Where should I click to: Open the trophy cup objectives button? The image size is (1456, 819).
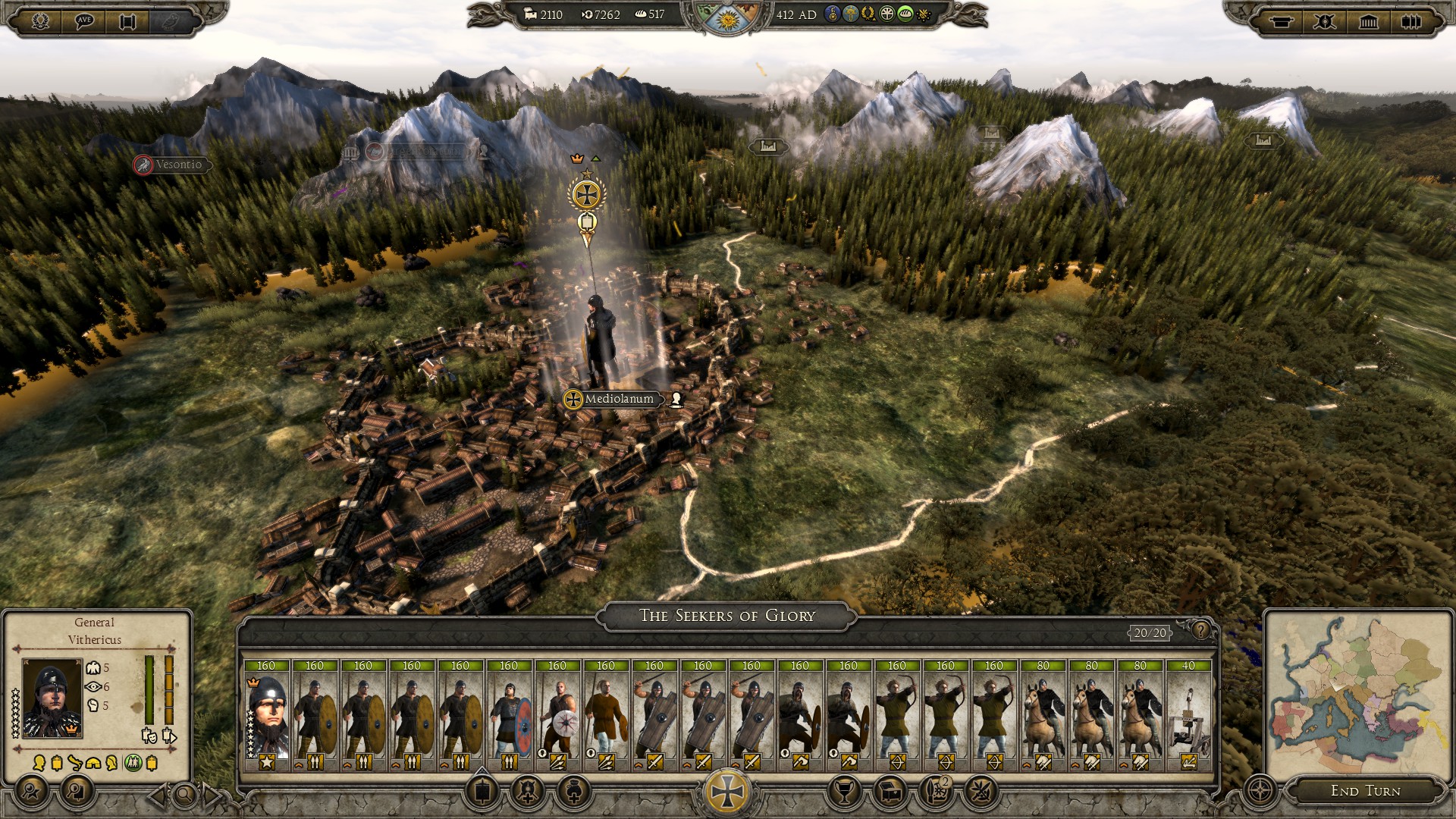coord(844,791)
